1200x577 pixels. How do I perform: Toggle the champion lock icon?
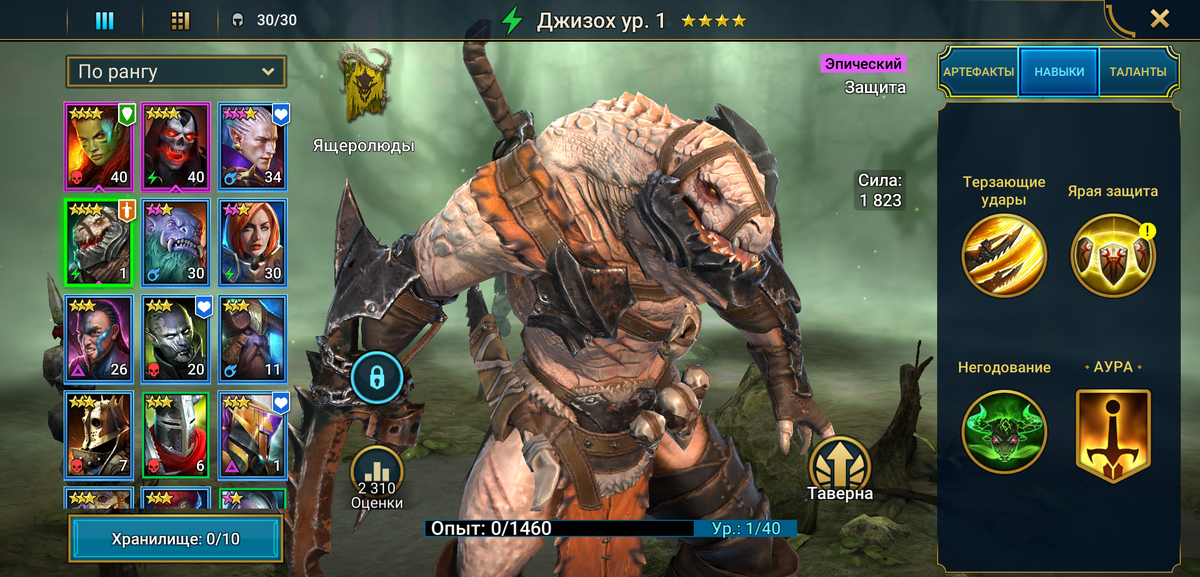(377, 378)
